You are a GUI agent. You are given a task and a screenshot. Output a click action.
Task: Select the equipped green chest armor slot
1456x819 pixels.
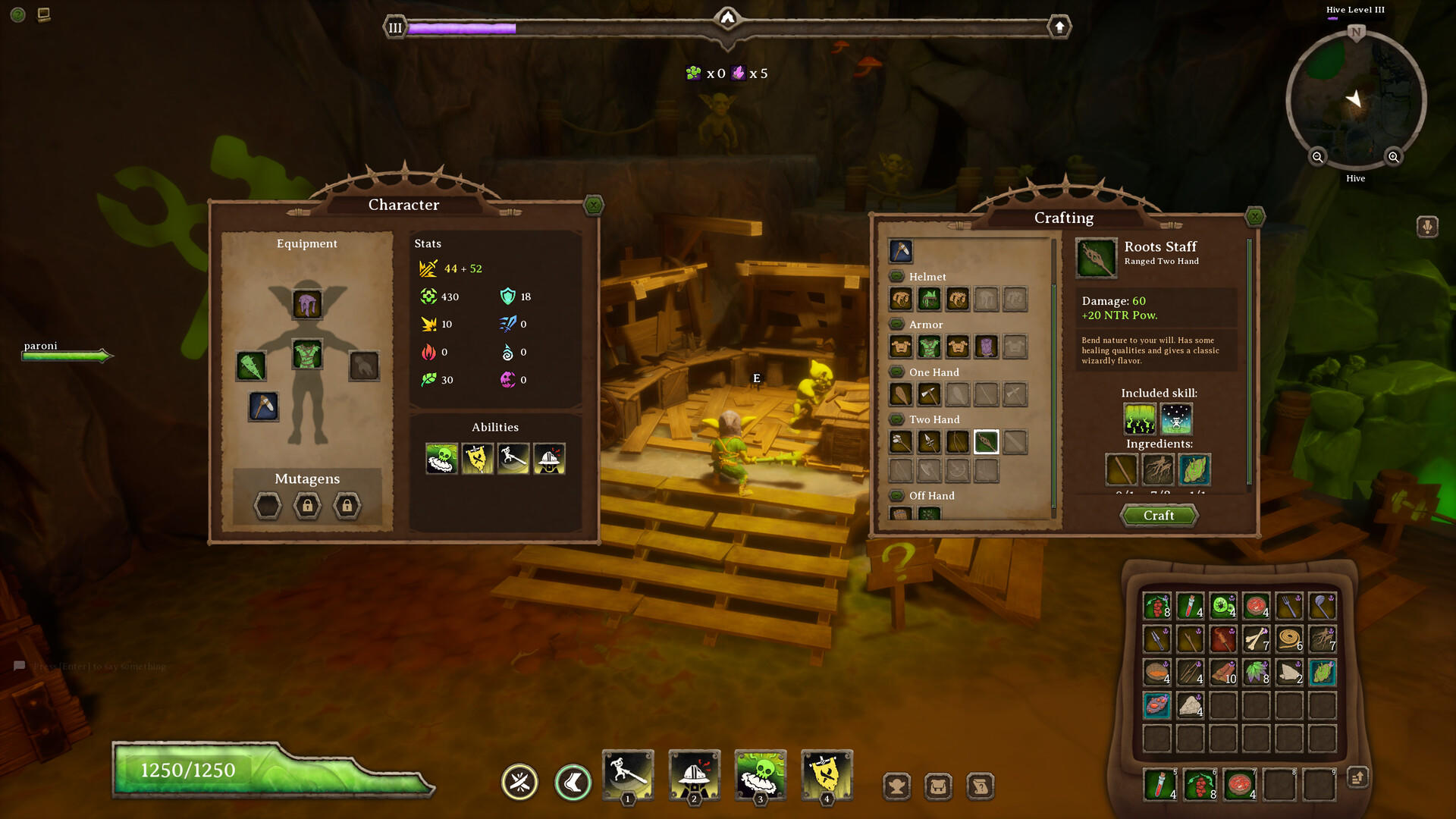pos(307,354)
